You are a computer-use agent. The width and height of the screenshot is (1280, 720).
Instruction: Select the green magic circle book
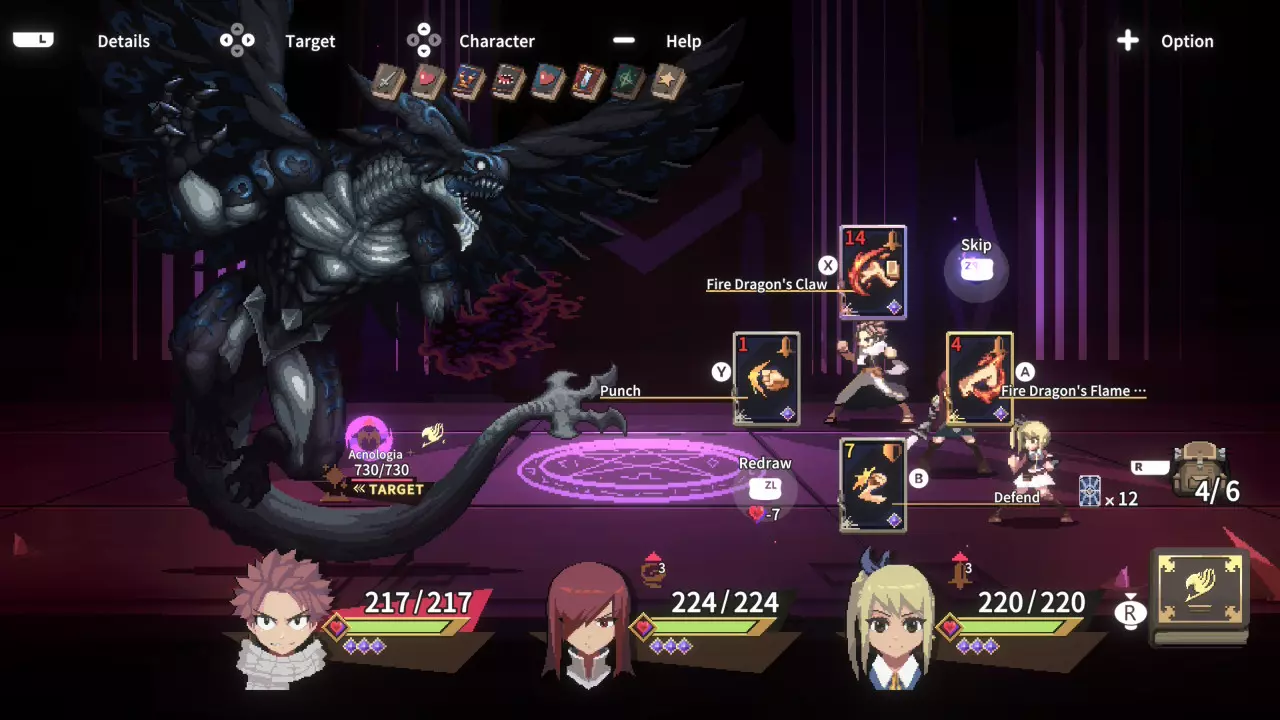(x=629, y=82)
